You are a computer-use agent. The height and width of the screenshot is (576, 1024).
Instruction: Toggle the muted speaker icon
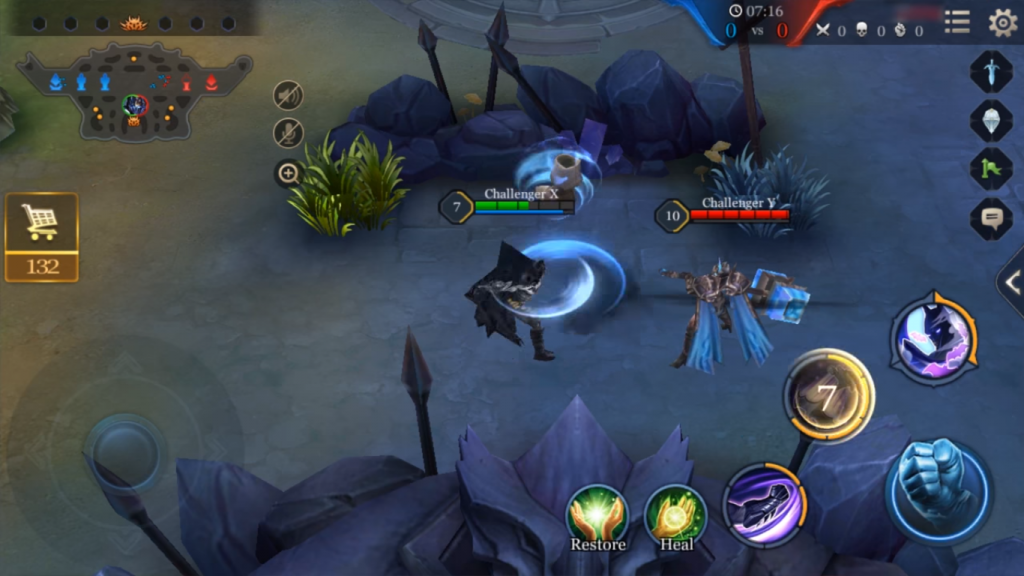(x=288, y=94)
